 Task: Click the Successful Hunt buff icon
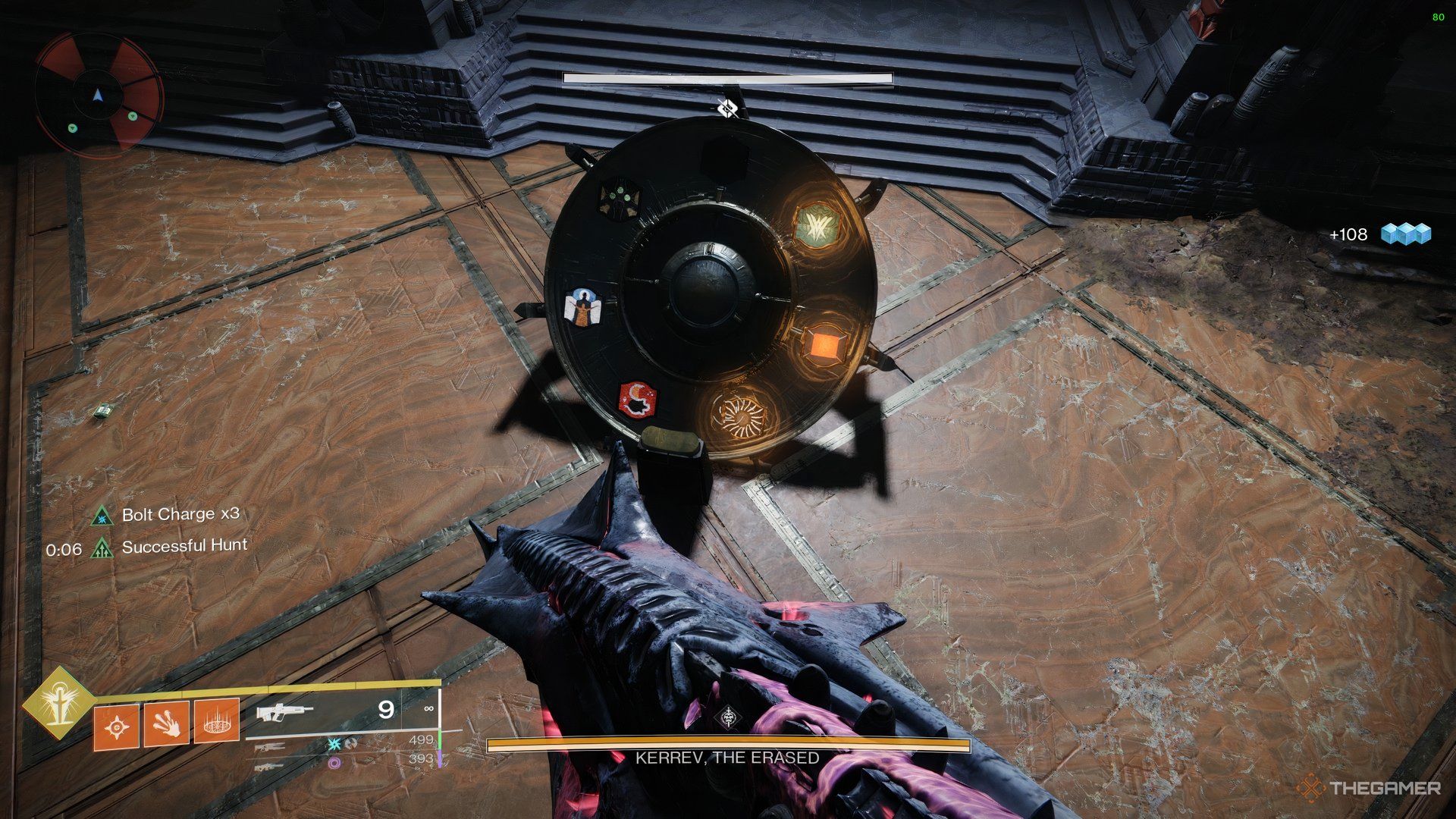101,548
